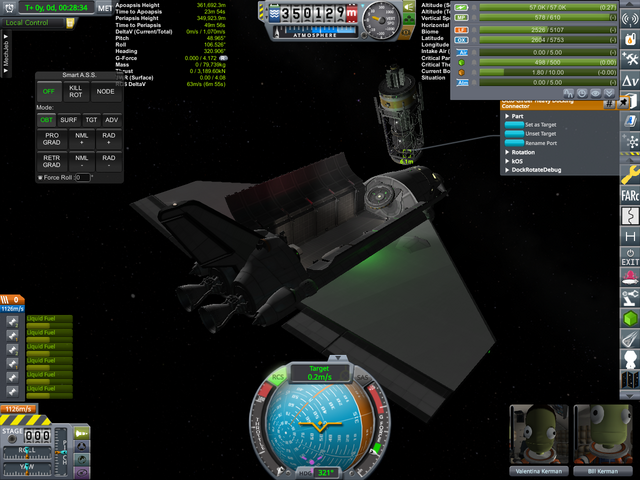Click the Force Roll angle field
Screen dimensions: 640x480
[83, 178]
